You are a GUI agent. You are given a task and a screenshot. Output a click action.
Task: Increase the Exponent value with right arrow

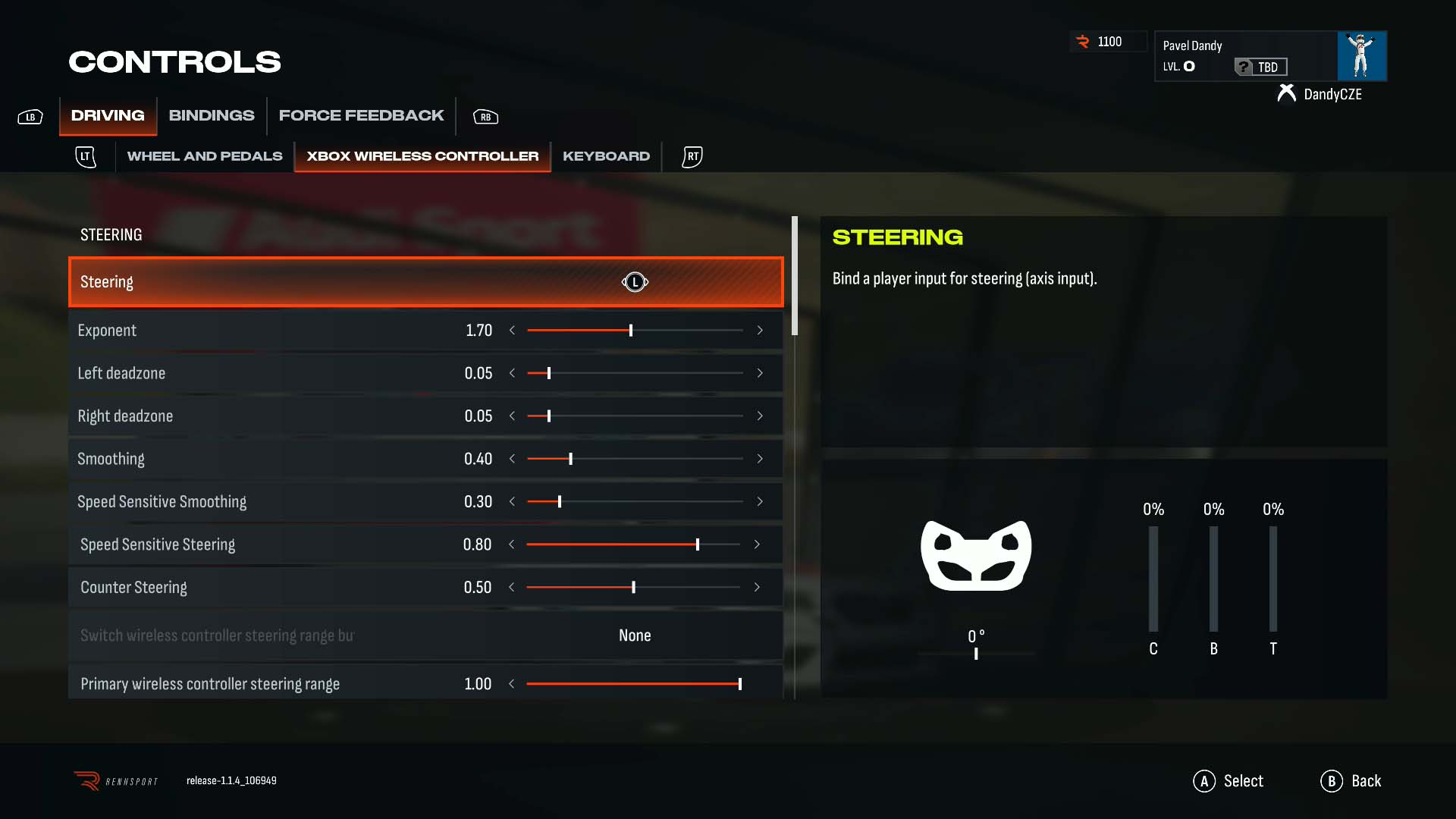760,331
